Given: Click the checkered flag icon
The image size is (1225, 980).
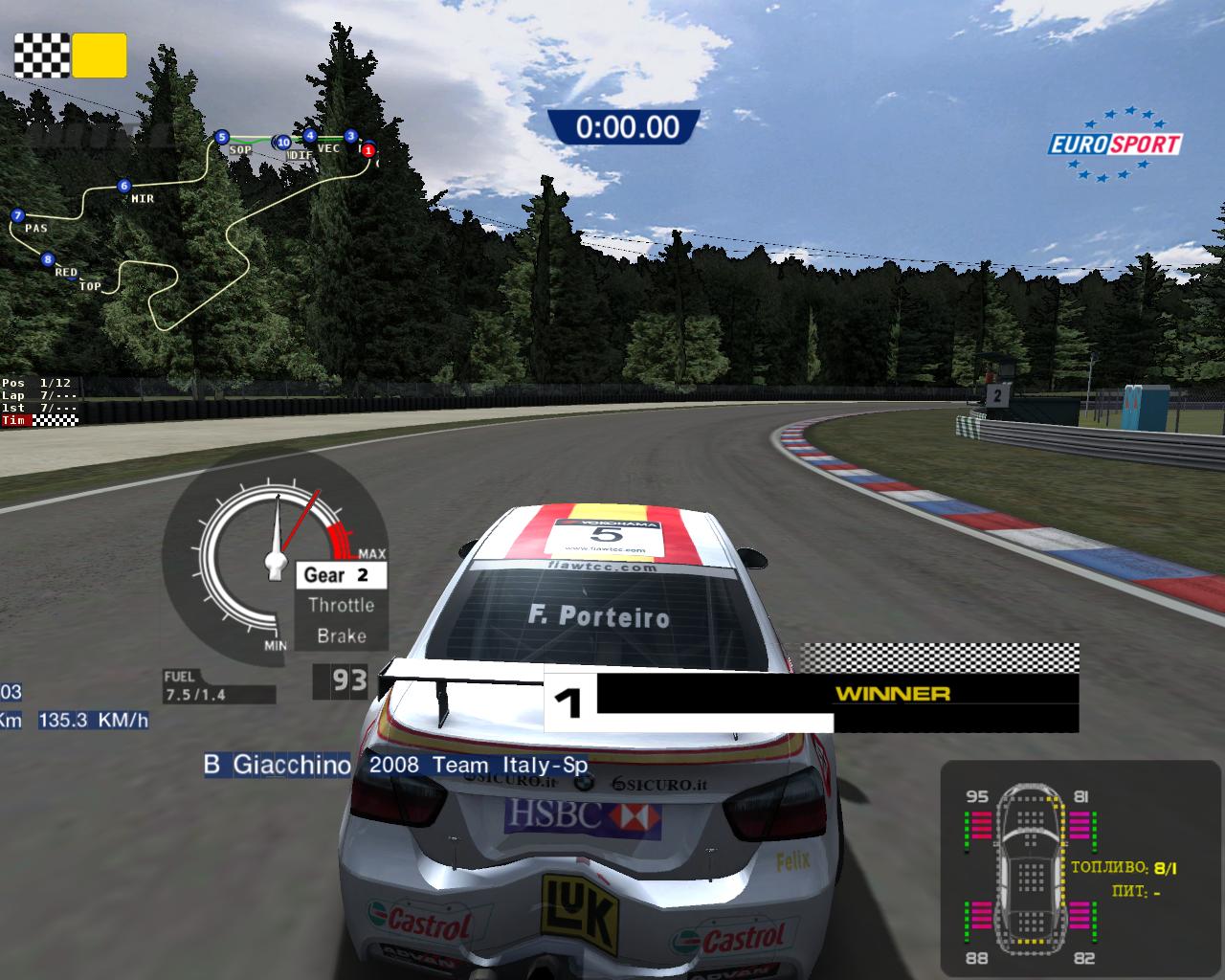Looking at the screenshot, I should click(41, 56).
